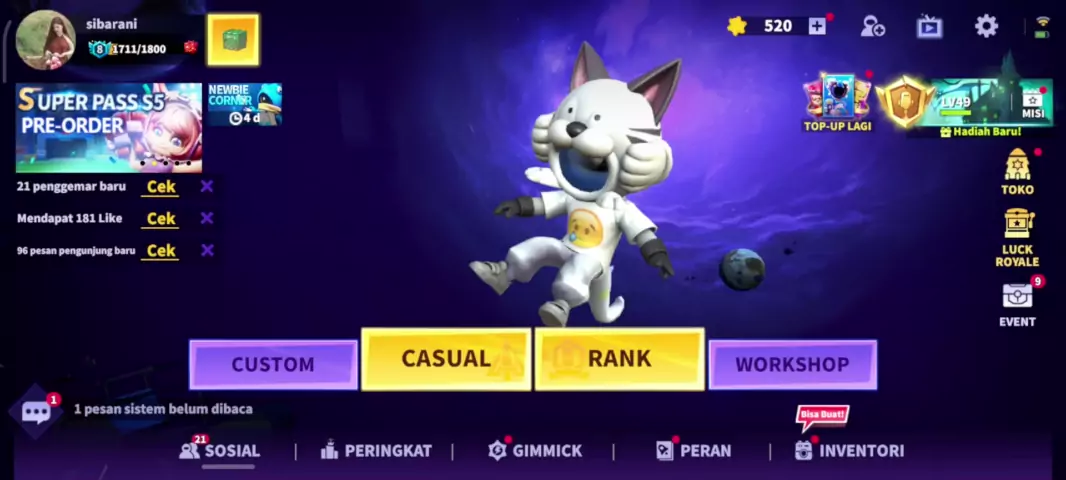Image resolution: width=1066 pixels, height=480 pixels.
Task: Add more stars with plus button
Action: 817,26
